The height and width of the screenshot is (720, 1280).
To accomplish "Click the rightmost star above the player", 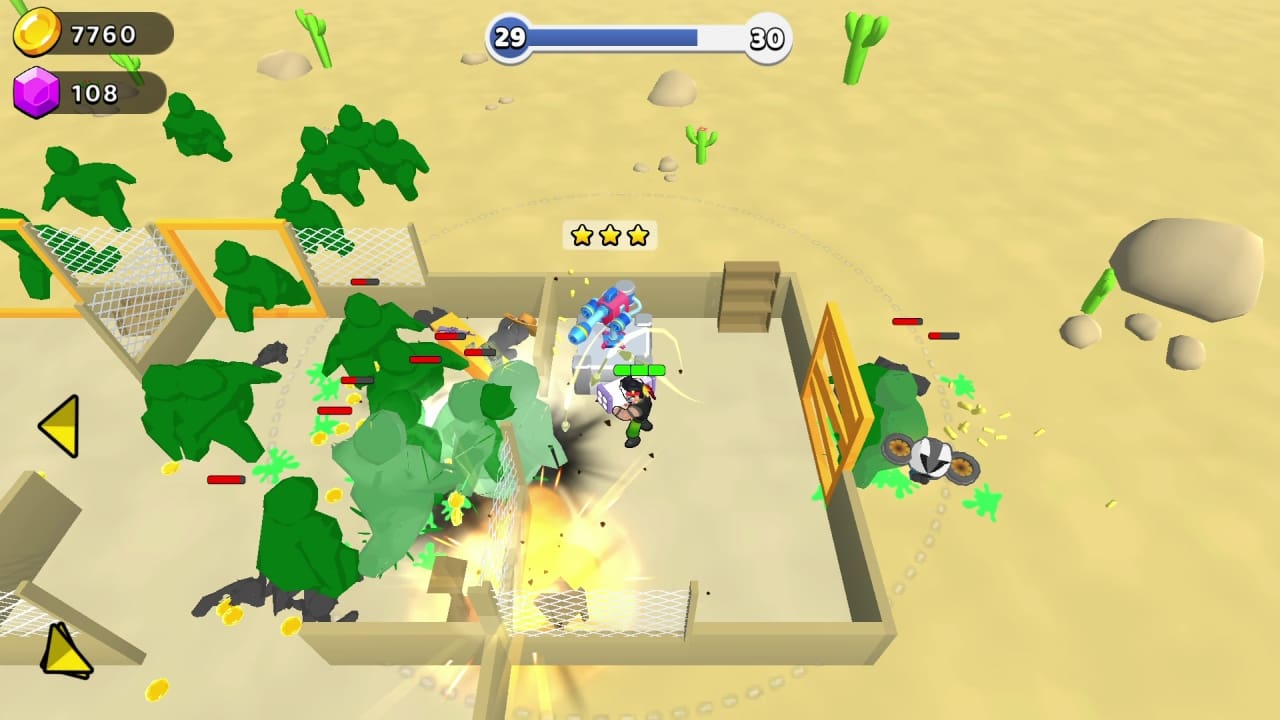I will coord(637,236).
